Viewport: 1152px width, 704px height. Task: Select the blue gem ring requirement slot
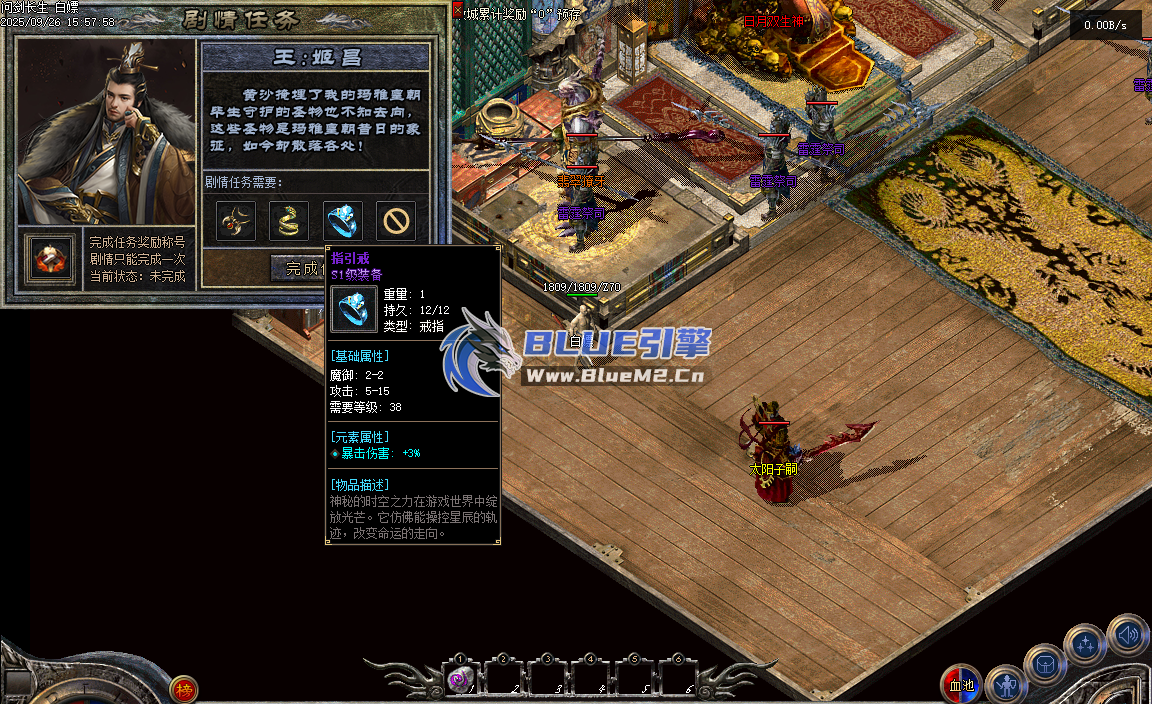pos(343,221)
